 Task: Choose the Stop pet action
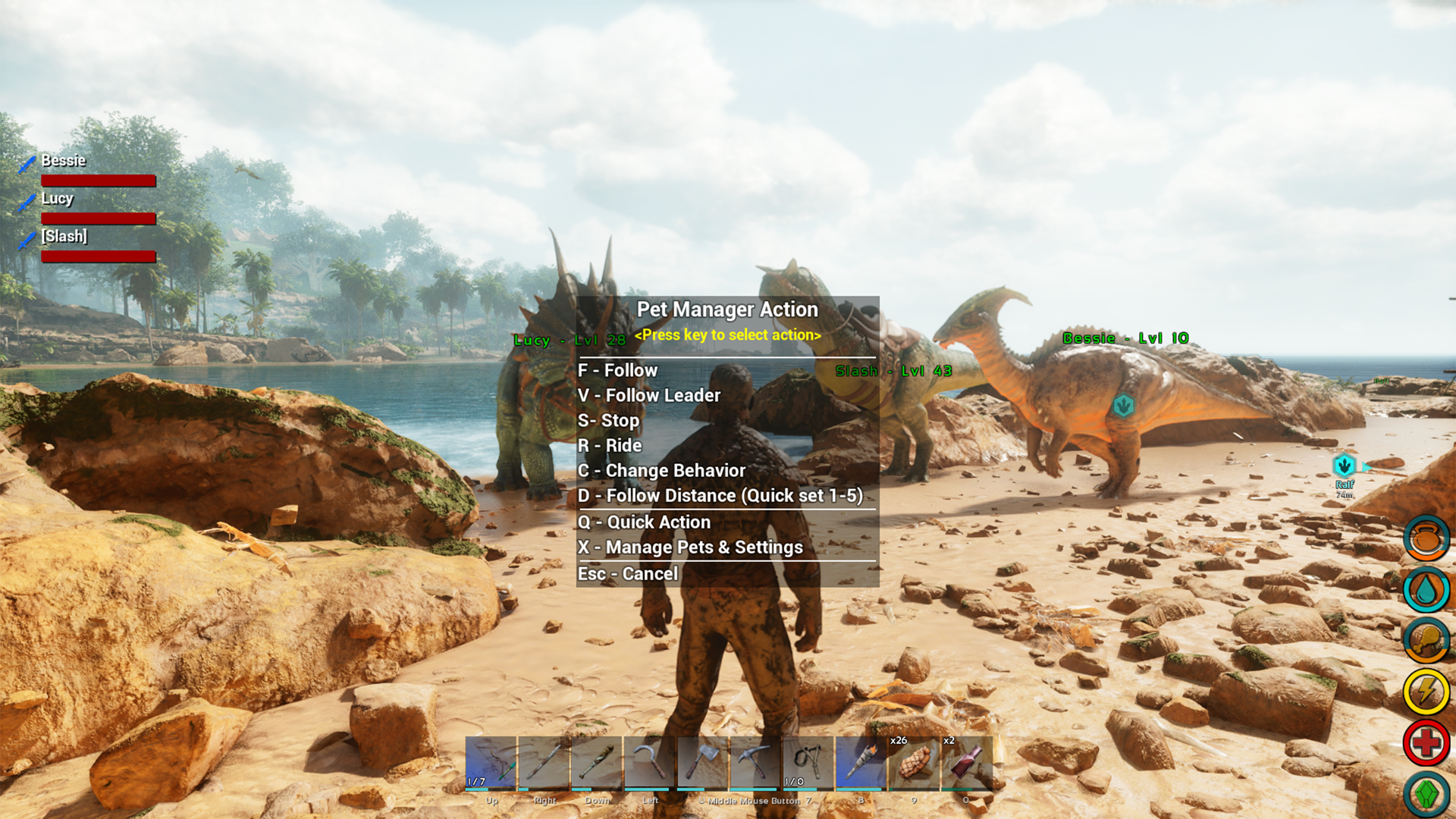tap(608, 420)
